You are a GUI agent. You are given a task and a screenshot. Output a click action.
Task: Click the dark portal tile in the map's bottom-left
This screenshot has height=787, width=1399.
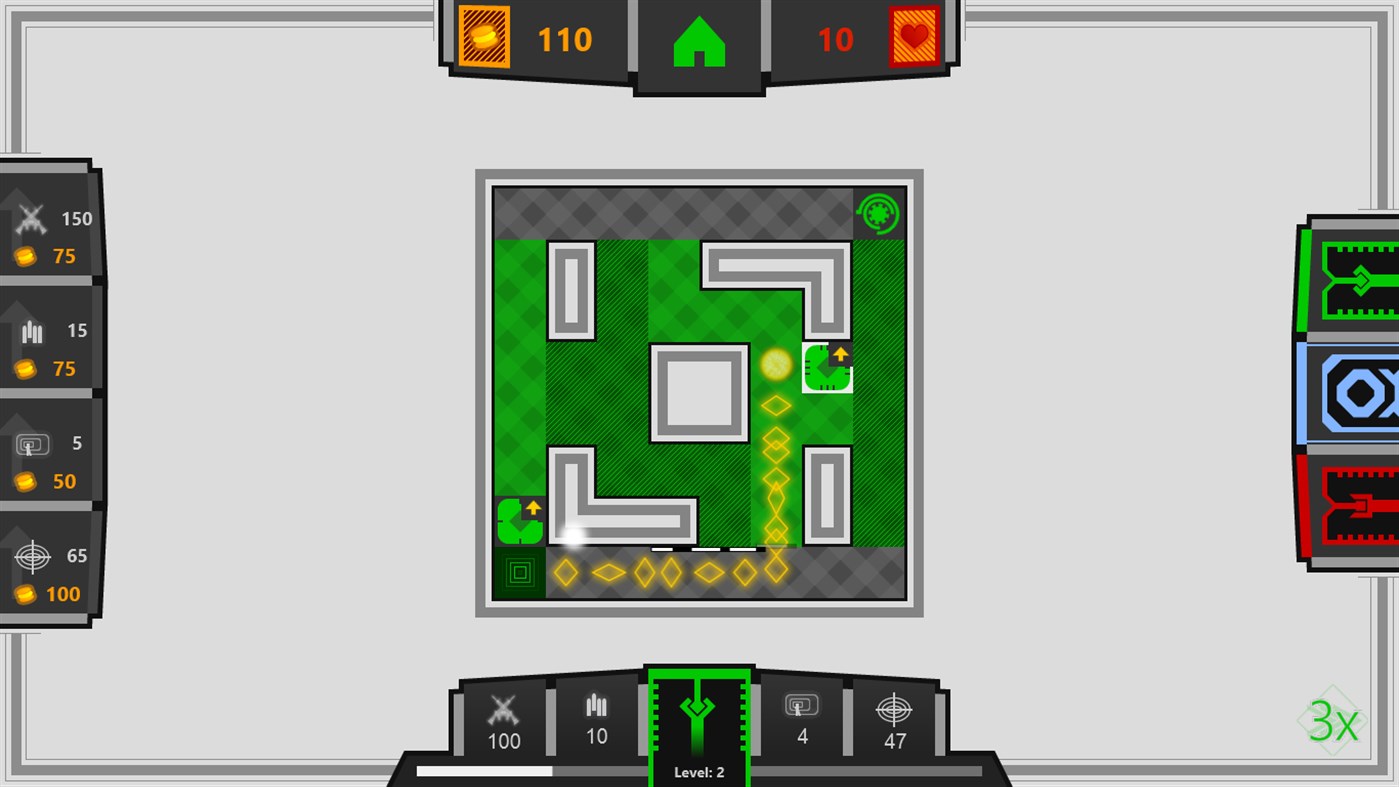coord(518,571)
